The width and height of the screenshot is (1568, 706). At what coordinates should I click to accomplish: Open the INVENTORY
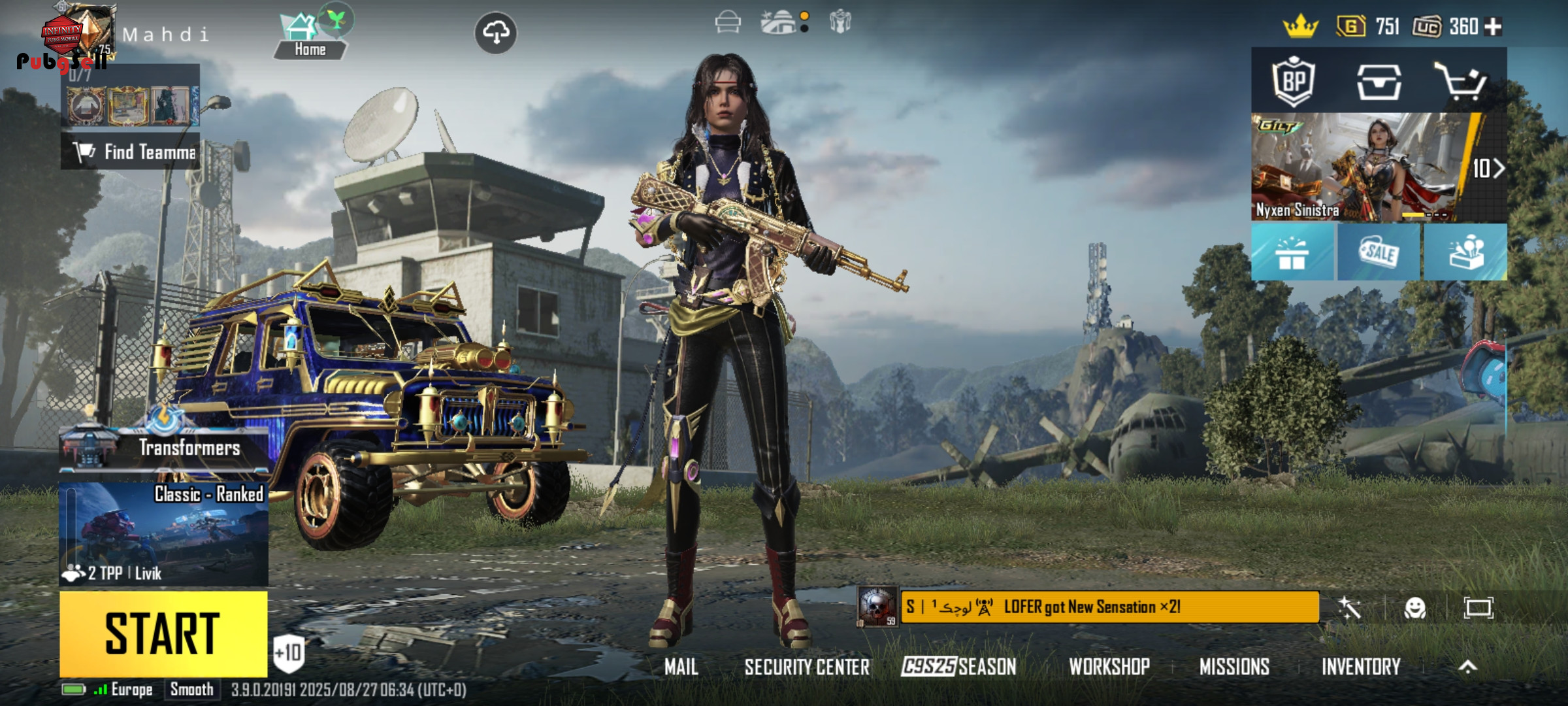tap(1361, 667)
